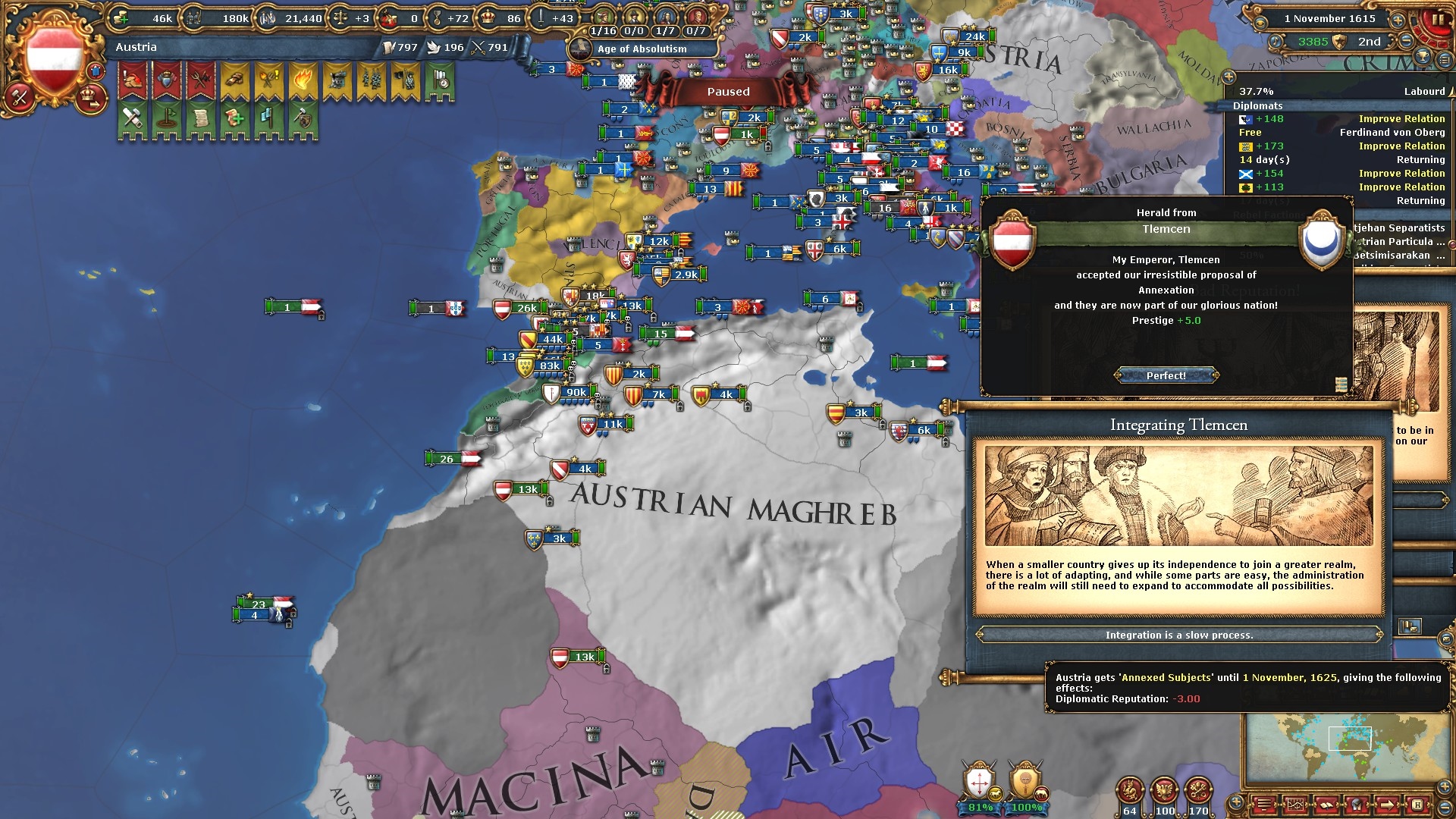Open the trophy achievements button
The height and width of the screenshot is (819, 1456).
pos(1423,58)
